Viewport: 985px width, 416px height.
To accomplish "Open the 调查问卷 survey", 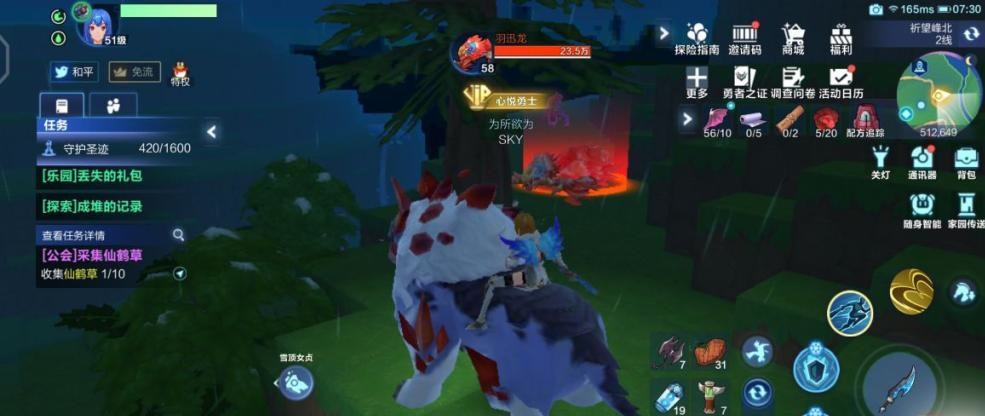I will click(x=791, y=81).
